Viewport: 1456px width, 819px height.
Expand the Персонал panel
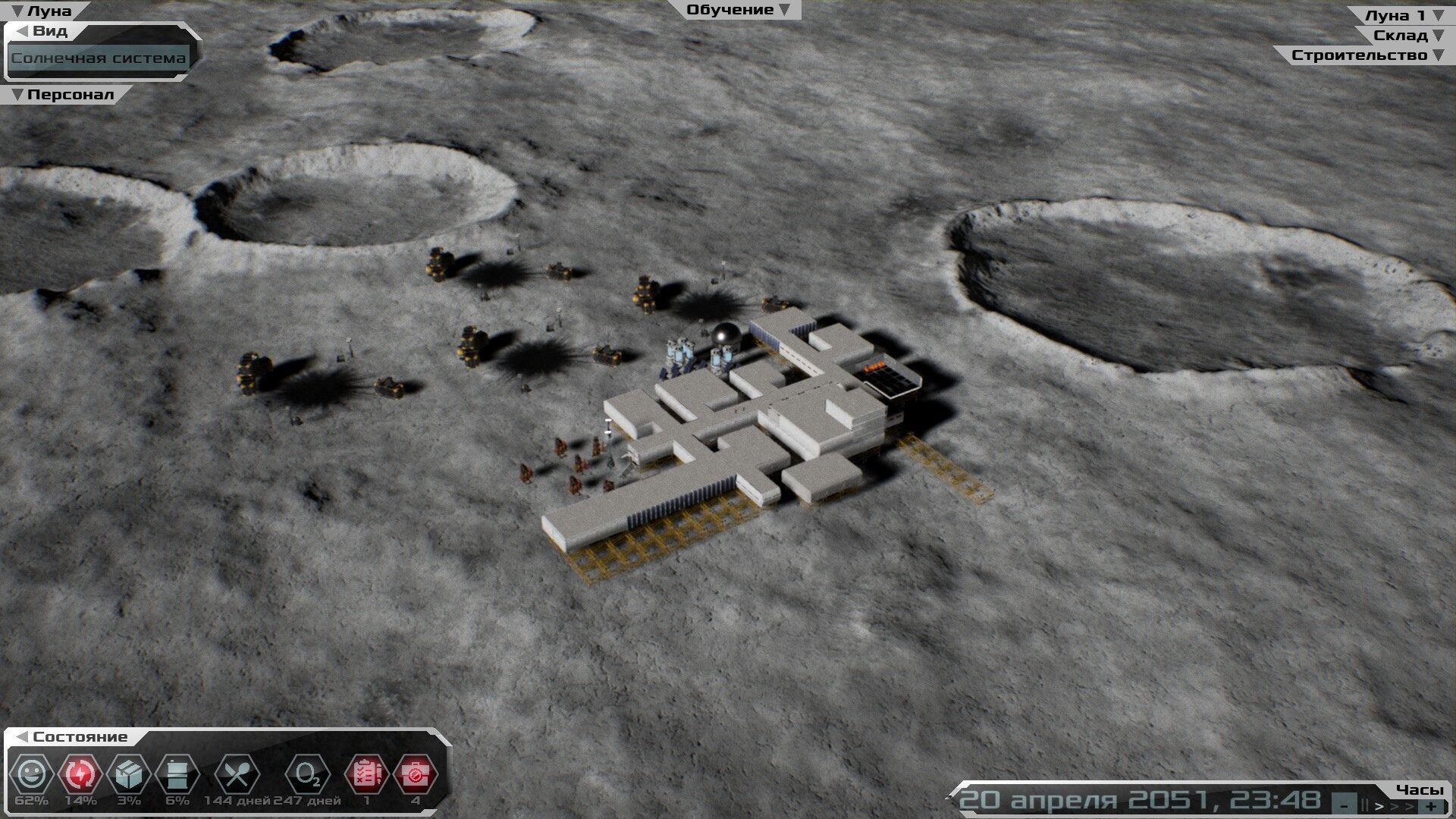pos(63,95)
